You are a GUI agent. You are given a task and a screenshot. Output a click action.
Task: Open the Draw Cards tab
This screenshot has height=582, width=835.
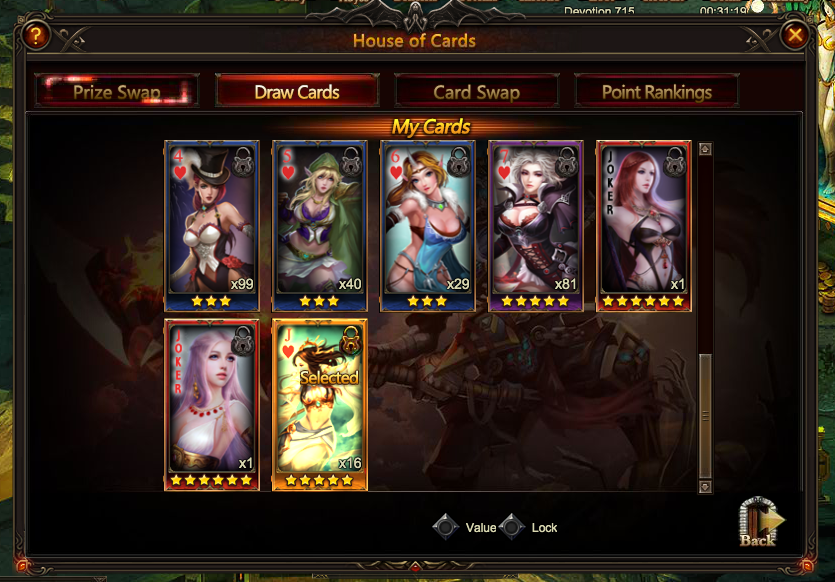tap(297, 92)
